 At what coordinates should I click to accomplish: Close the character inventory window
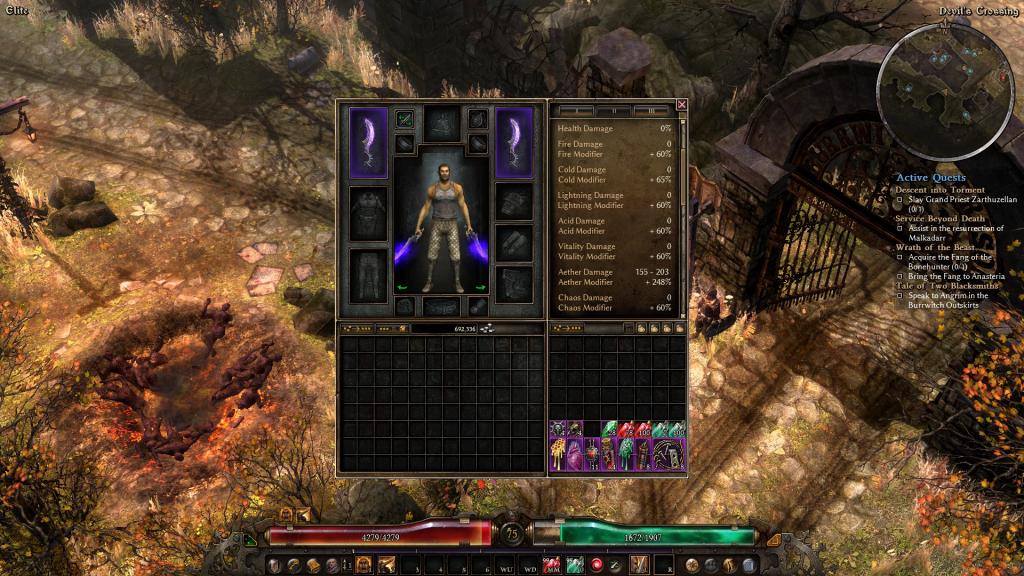681,104
